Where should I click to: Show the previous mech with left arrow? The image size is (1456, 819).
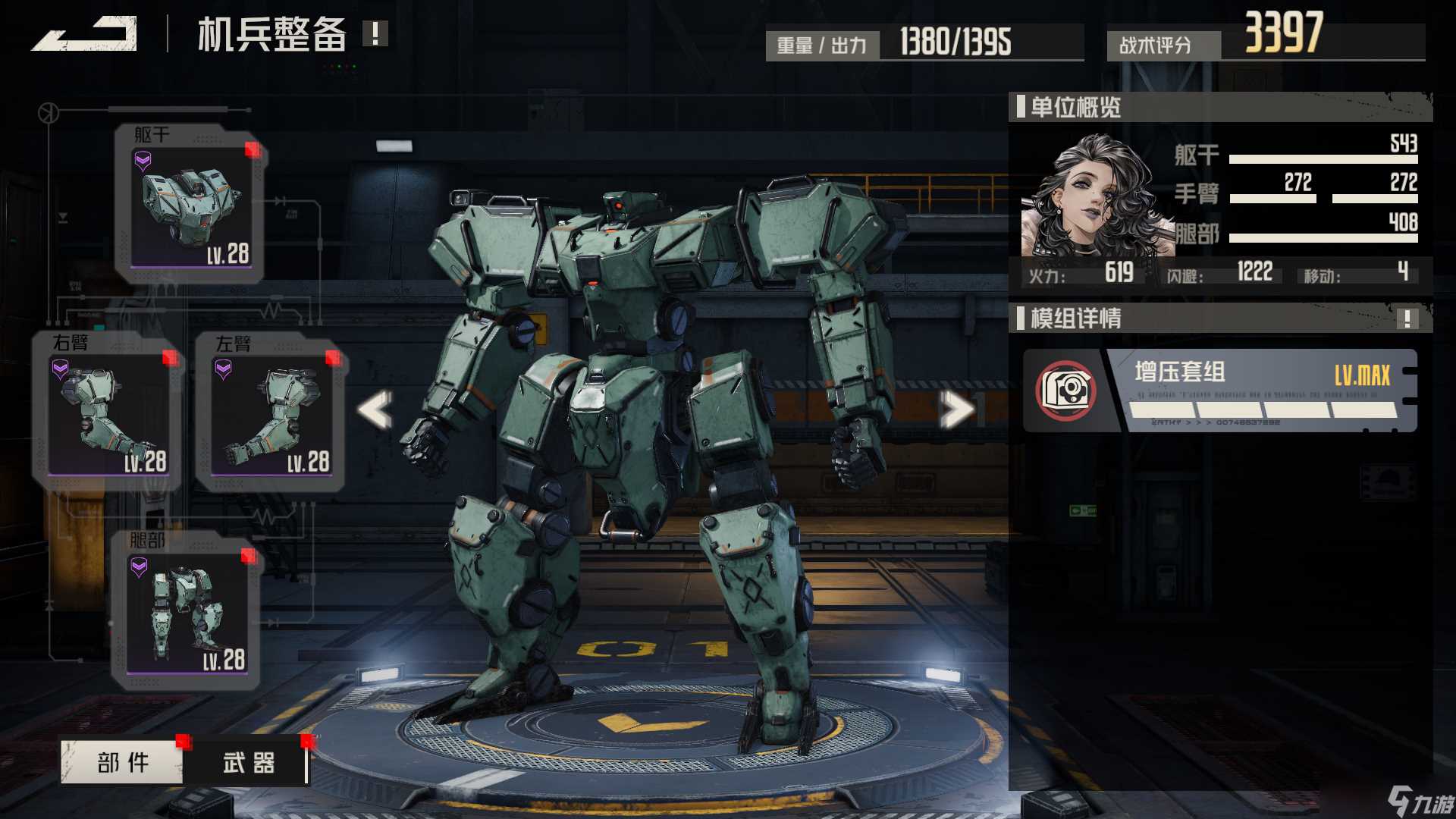(375, 409)
